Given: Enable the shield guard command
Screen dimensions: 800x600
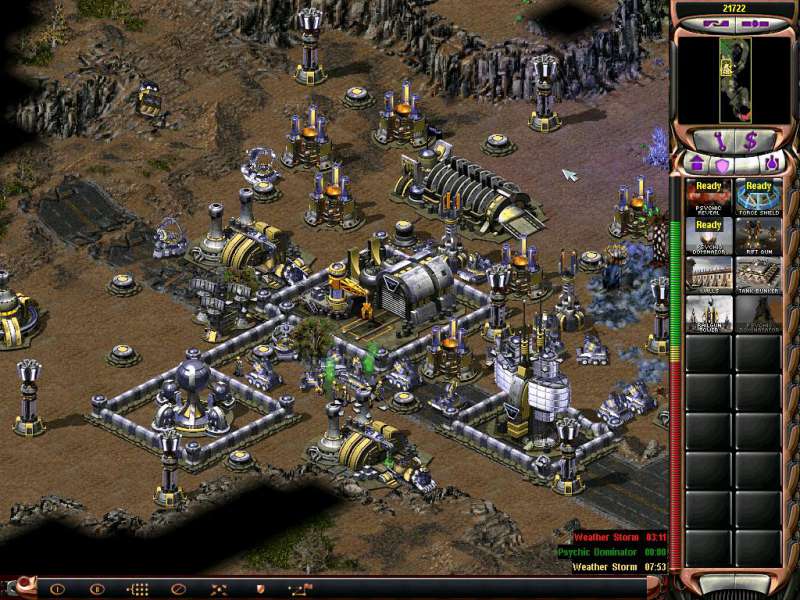Looking at the screenshot, I should (x=259, y=589).
